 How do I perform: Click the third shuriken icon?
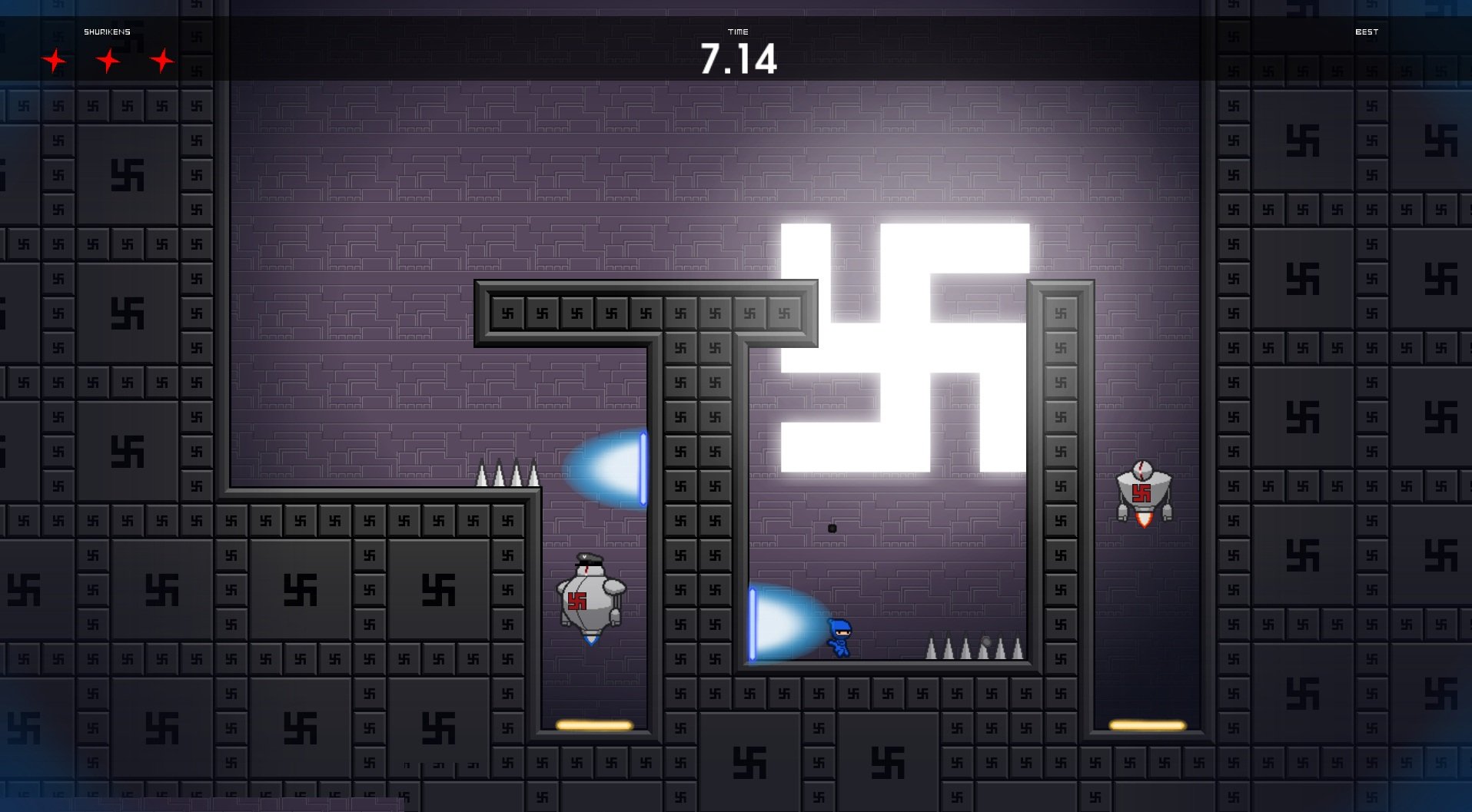click(x=161, y=59)
